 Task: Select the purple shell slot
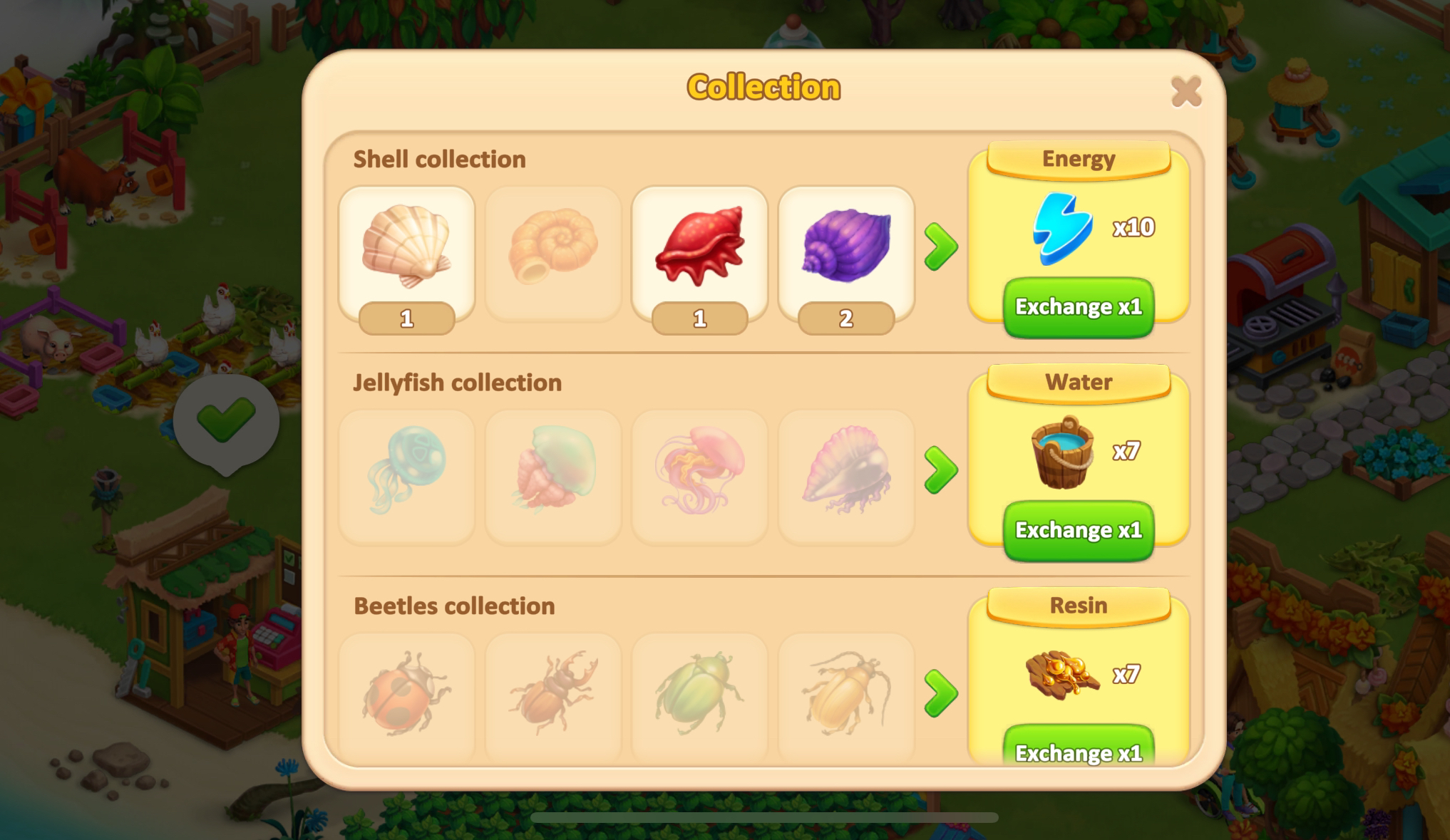pyautogui.click(x=846, y=249)
